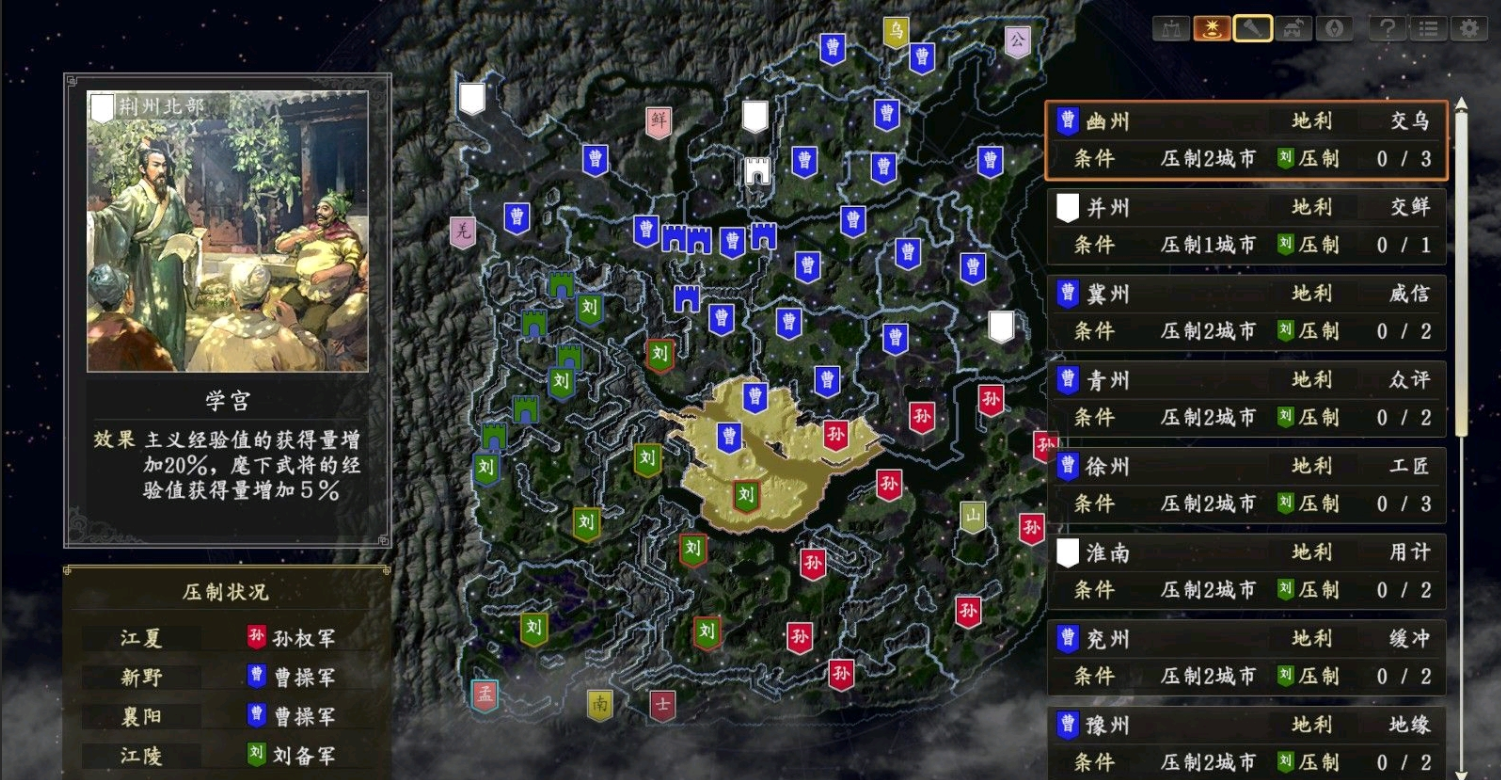
Task: Open the help question-mark icon
Action: pos(1385,28)
